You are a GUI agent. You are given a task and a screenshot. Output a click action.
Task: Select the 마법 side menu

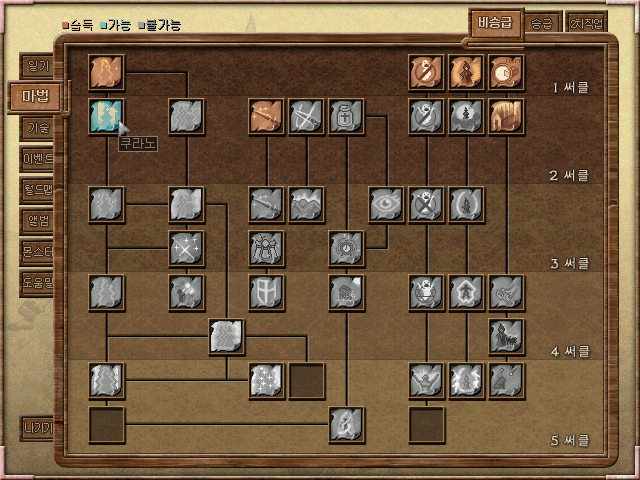(35, 97)
